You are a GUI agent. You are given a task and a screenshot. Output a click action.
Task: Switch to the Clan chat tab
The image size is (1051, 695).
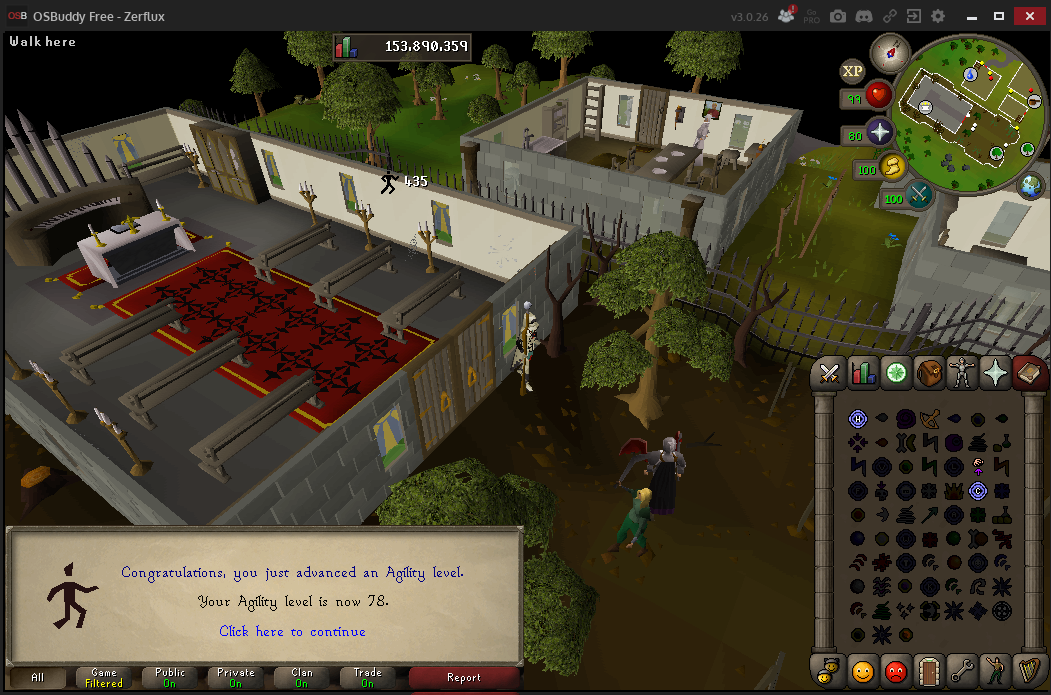click(302, 678)
